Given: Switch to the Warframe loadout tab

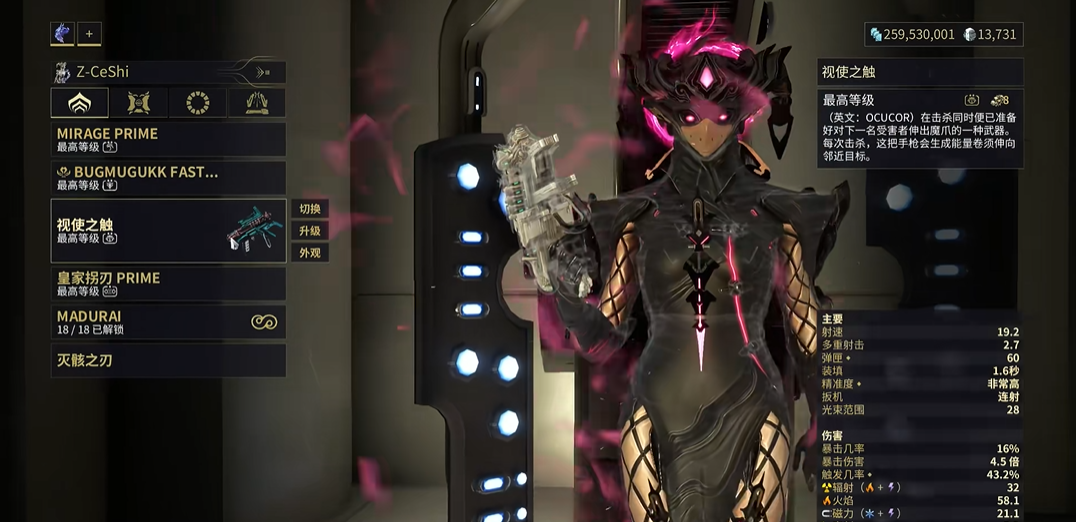Looking at the screenshot, I should 80,103.
